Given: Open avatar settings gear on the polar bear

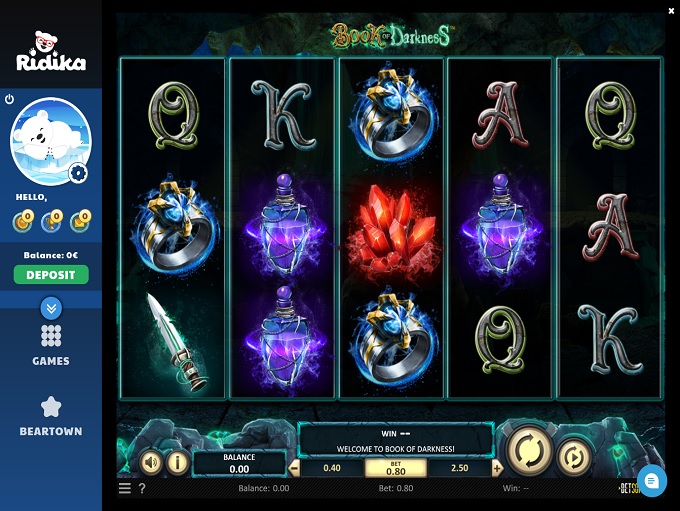Looking at the screenshot, I should (x=79, y=174).
